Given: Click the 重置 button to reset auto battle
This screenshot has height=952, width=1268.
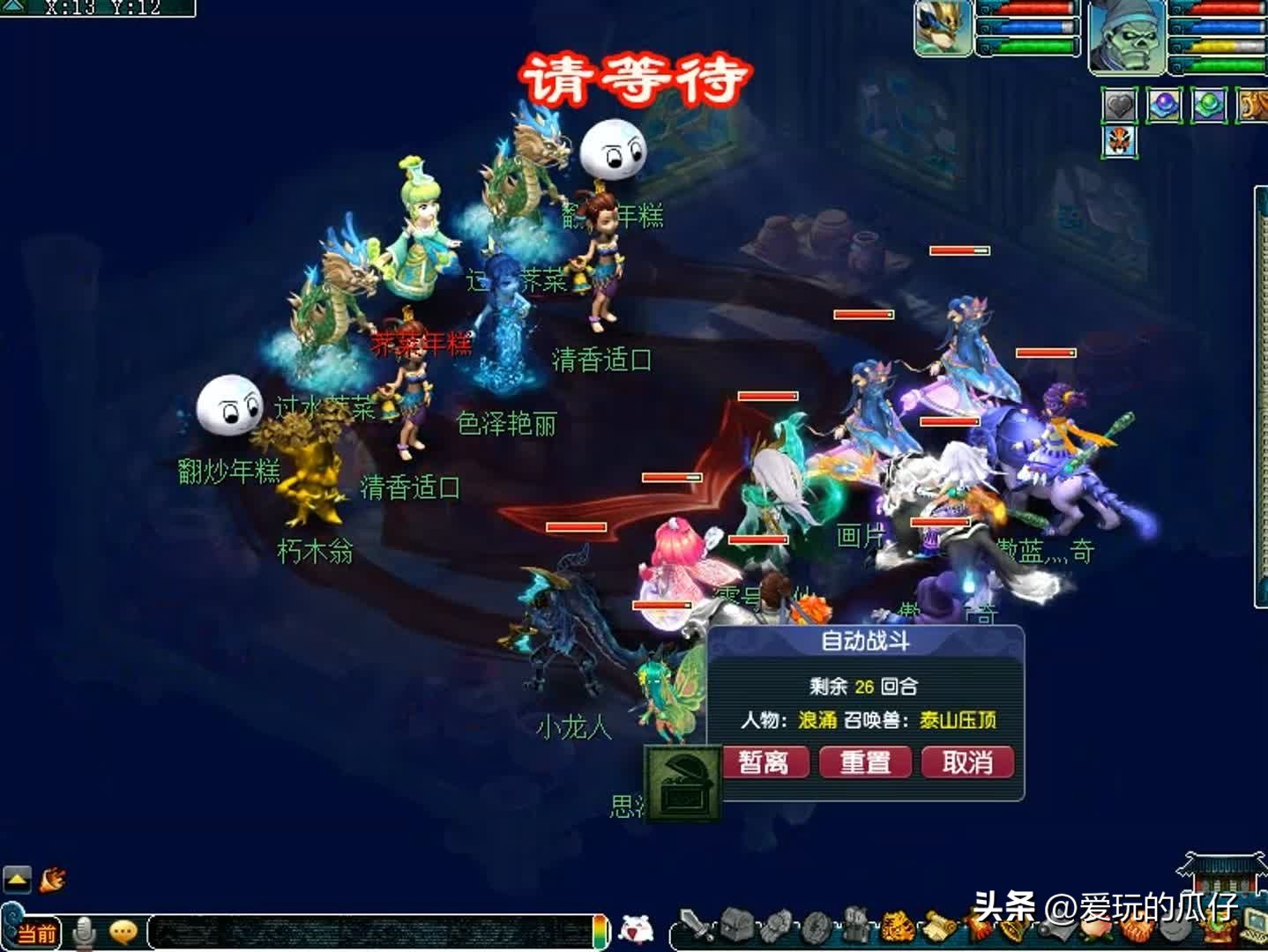Looking at the screenshot, I should (865, 762).
